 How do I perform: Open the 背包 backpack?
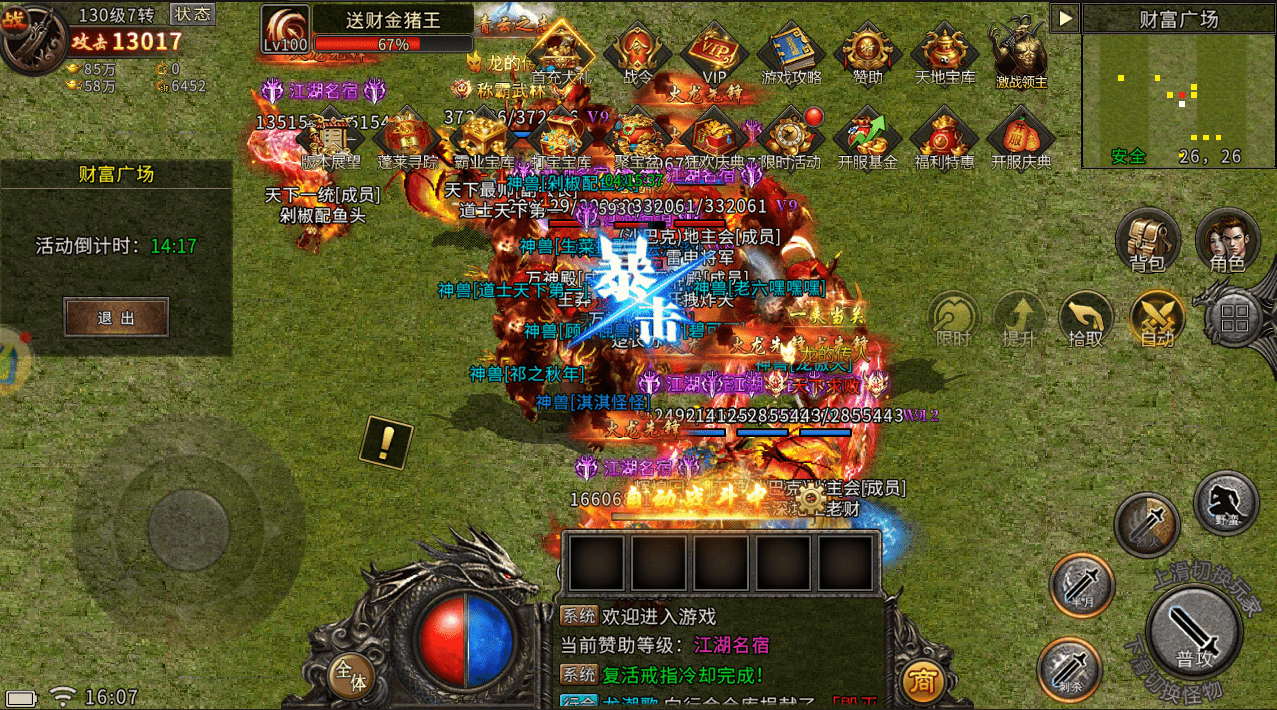click(x=1148, y=242)
